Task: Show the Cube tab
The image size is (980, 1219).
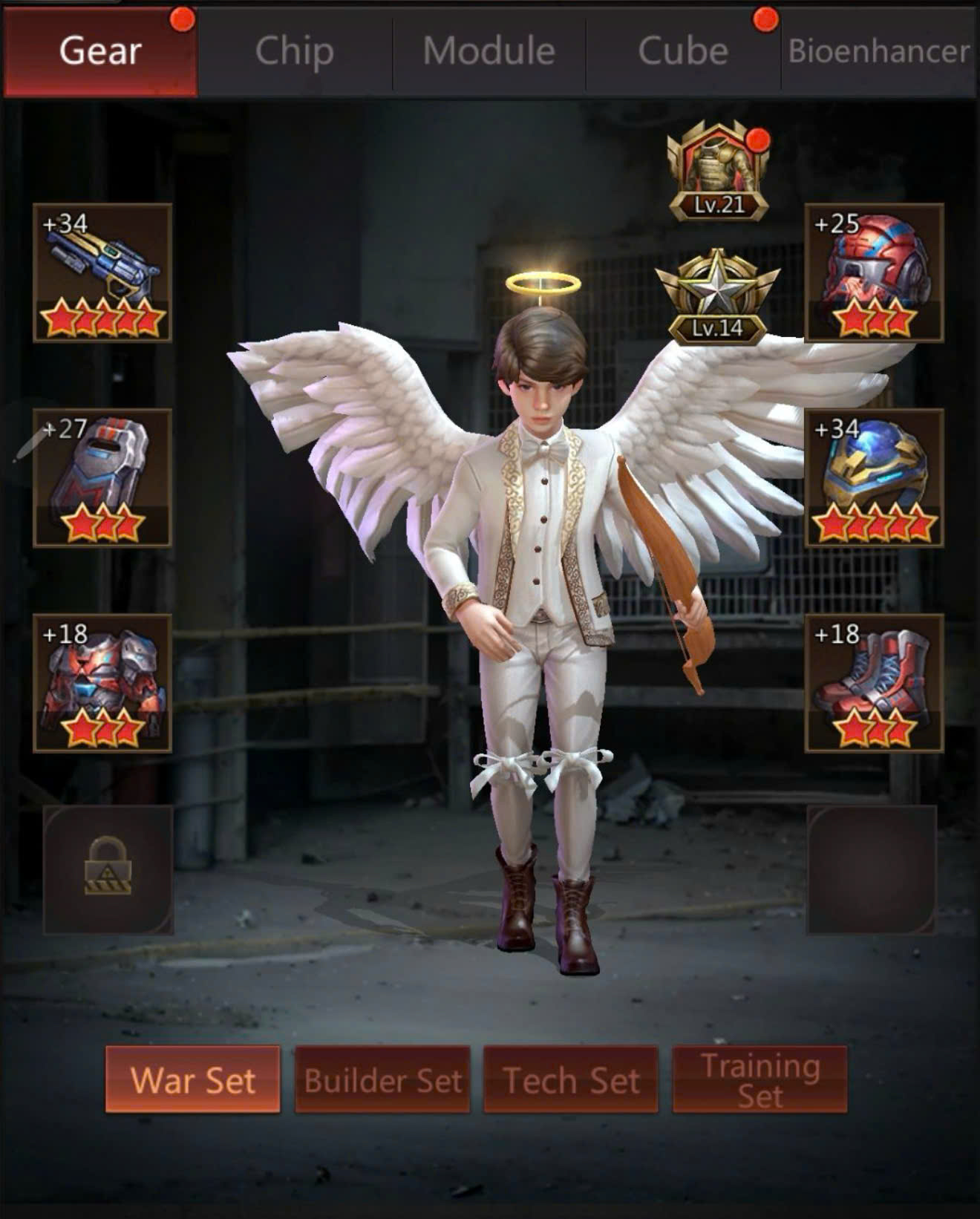Action: pos(683,51)
